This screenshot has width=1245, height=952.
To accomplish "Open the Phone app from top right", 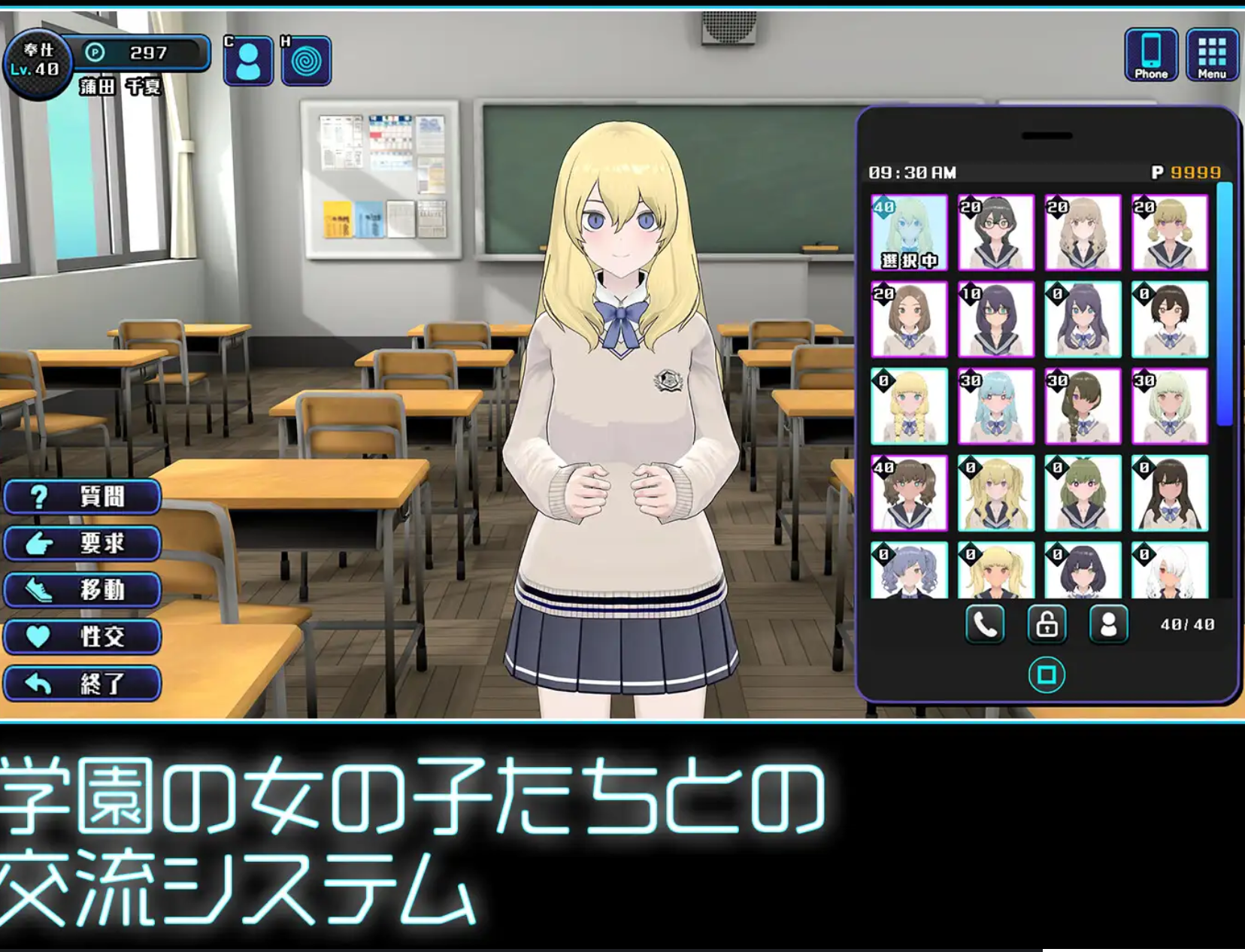I will (1153, 53).
